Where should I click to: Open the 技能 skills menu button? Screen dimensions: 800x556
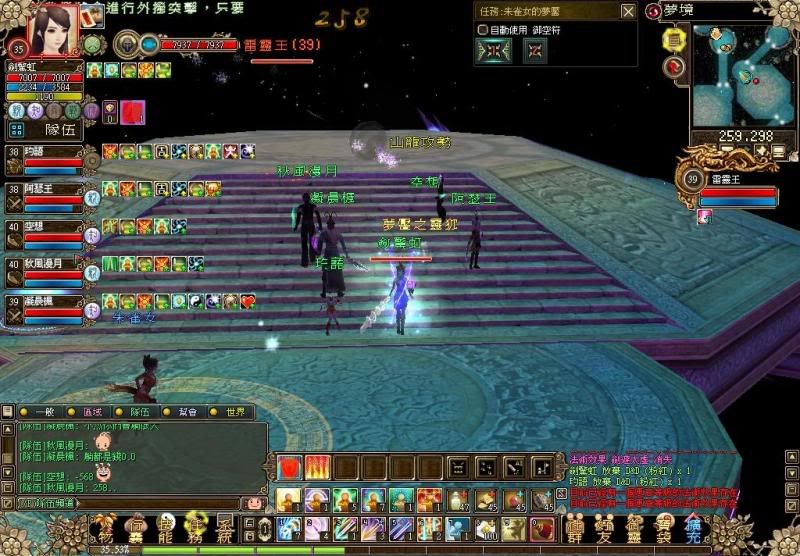point(166,527)
